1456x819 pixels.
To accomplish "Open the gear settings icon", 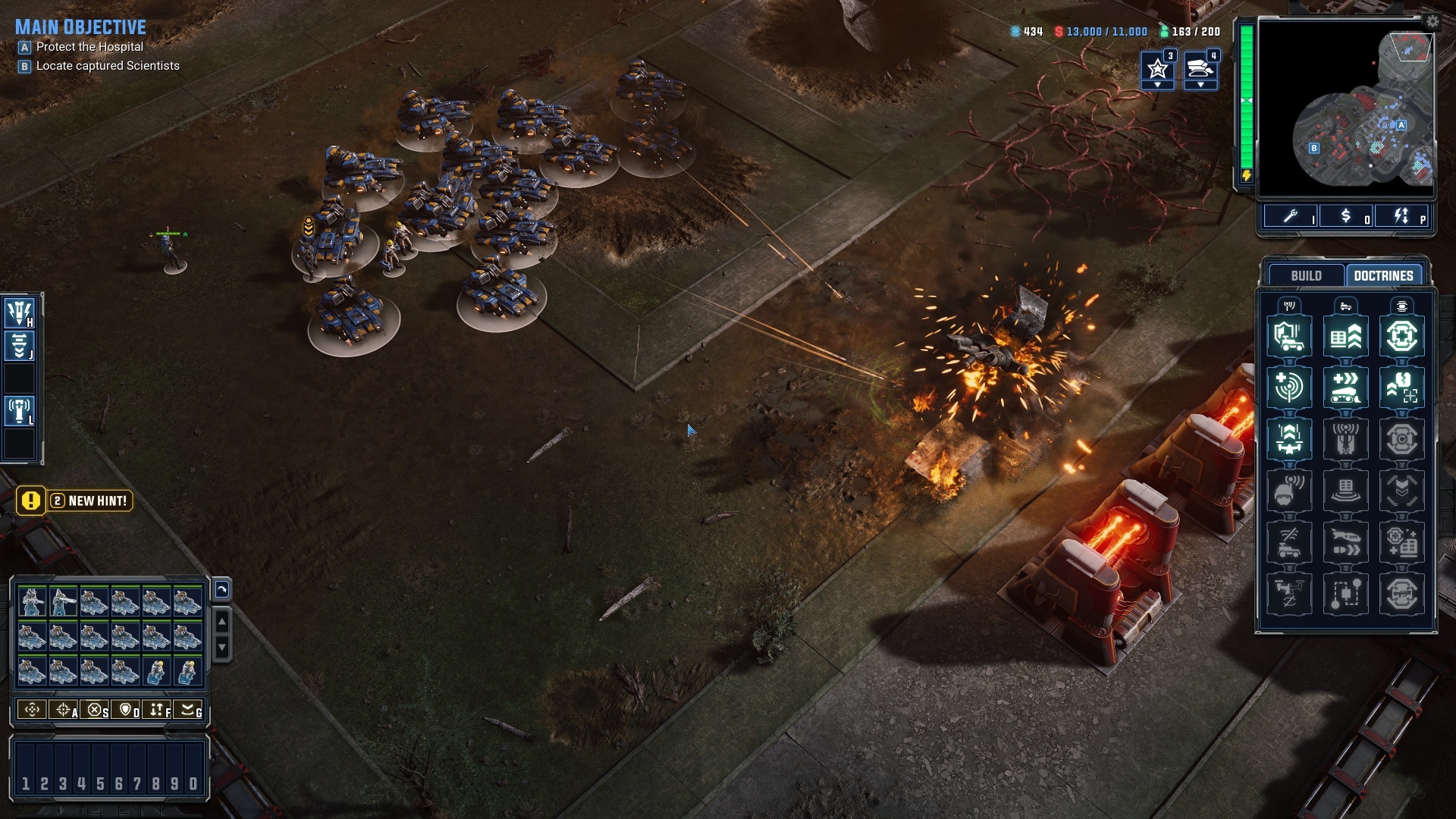I will 1432,22.
